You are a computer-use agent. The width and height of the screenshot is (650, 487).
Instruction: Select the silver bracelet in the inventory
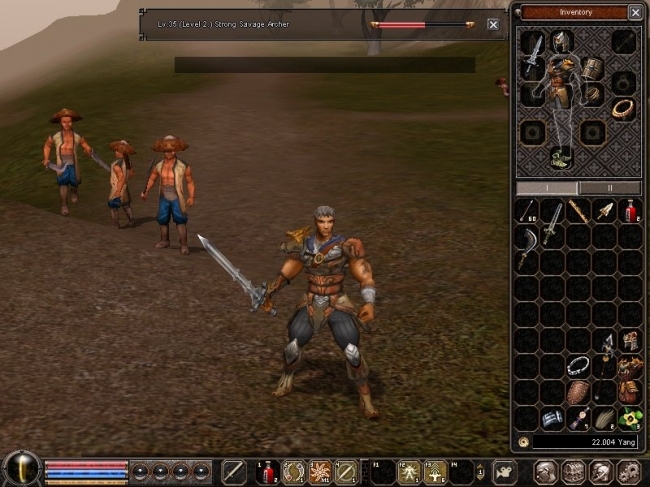(x=578, y=366)
